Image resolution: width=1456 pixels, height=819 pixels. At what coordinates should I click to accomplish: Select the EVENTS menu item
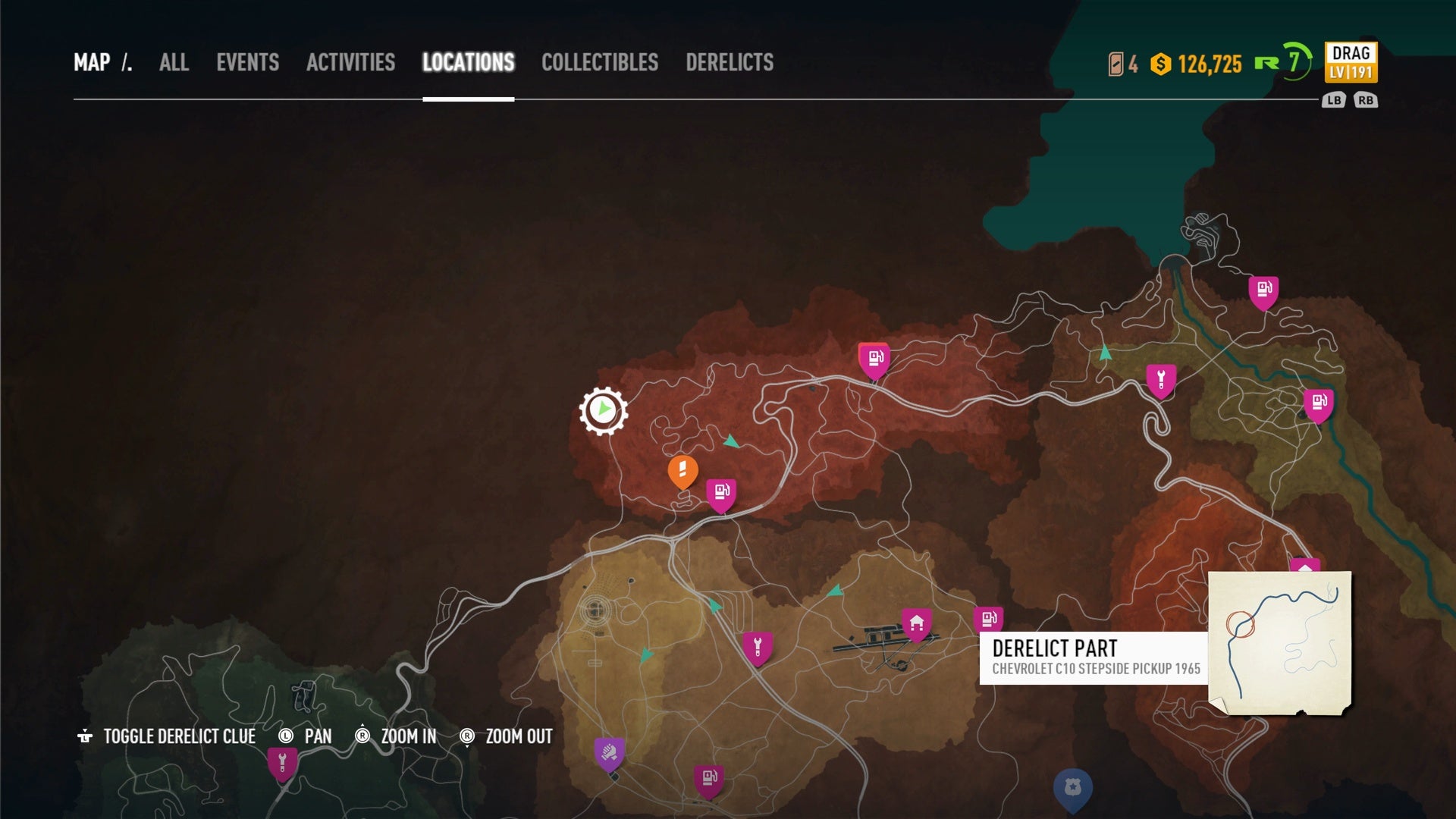pos(249,63)
